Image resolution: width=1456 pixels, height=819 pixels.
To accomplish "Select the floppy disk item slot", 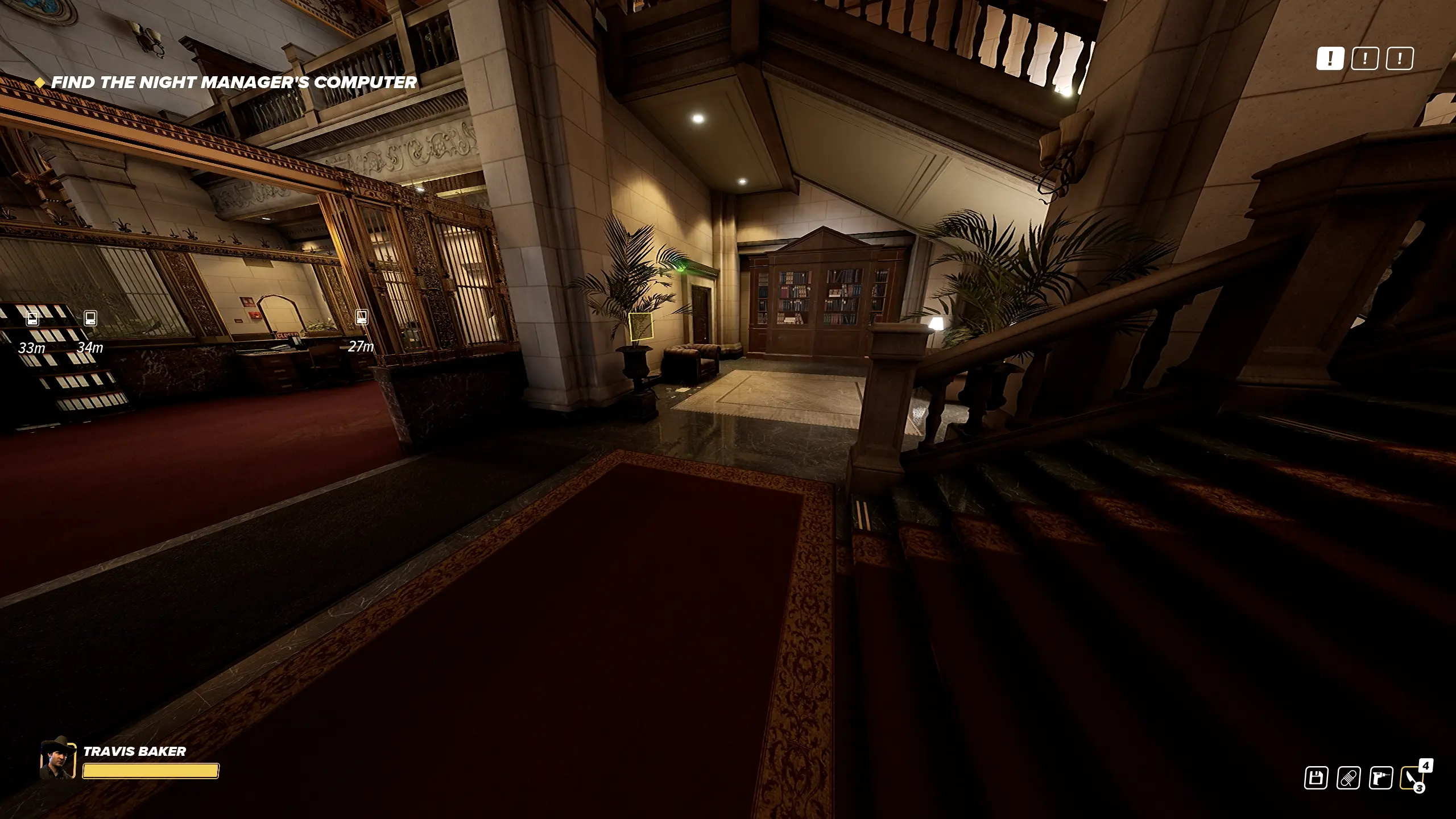I will tap(1316, 778).
